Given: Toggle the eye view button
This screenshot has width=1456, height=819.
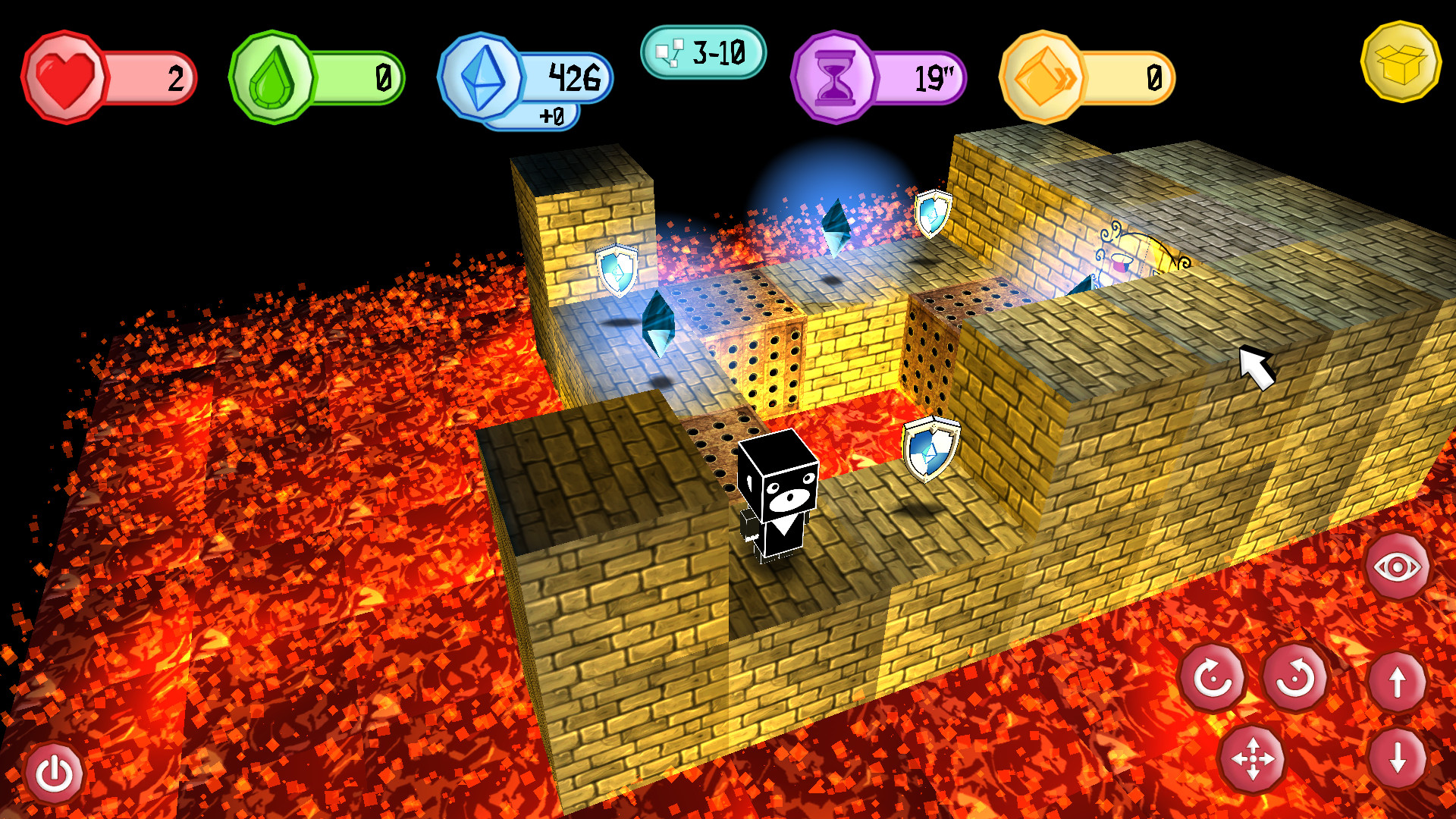Looking at the screenshot, I should coord(1397,566).
